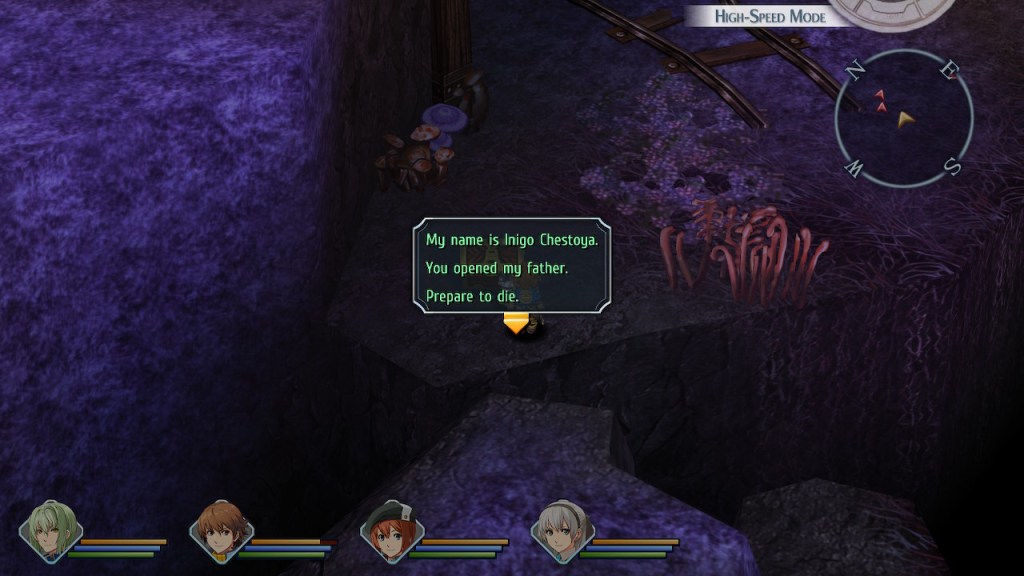Click the Inigo Chestoya dialogue box

511,266
